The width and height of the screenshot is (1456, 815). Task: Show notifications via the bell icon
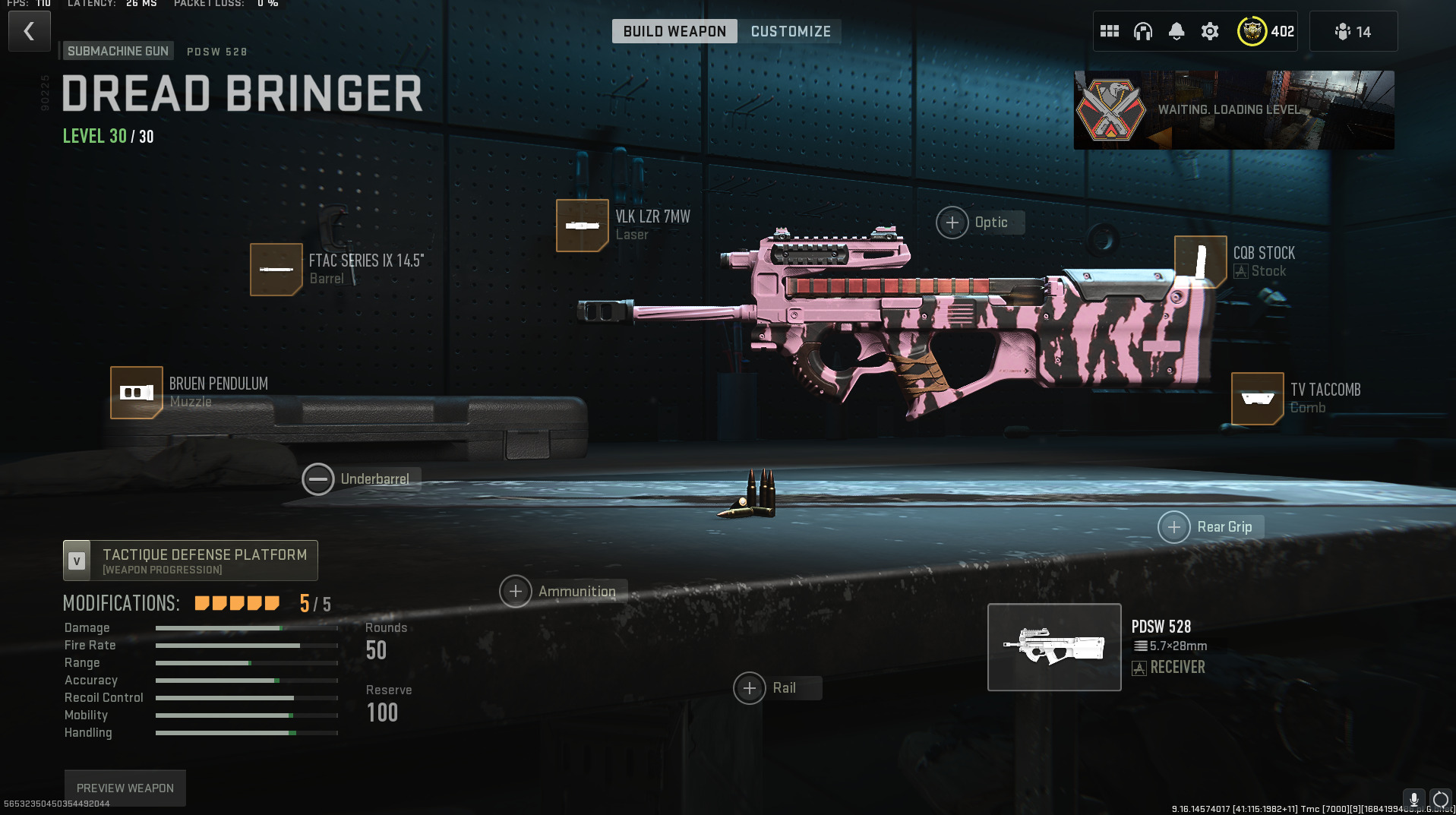(x=1176, y=31)
